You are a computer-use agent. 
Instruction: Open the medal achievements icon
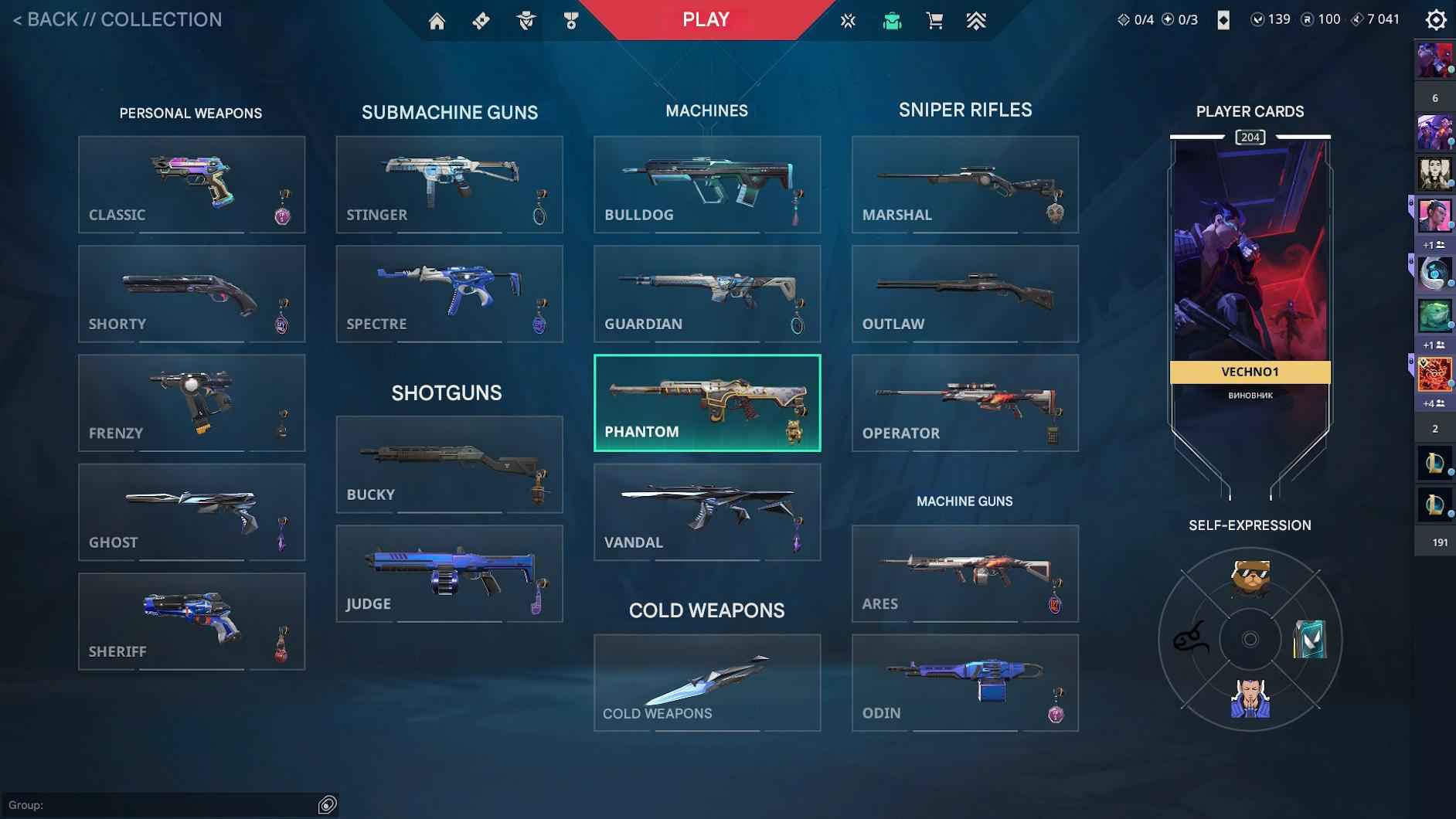point(571,19)
